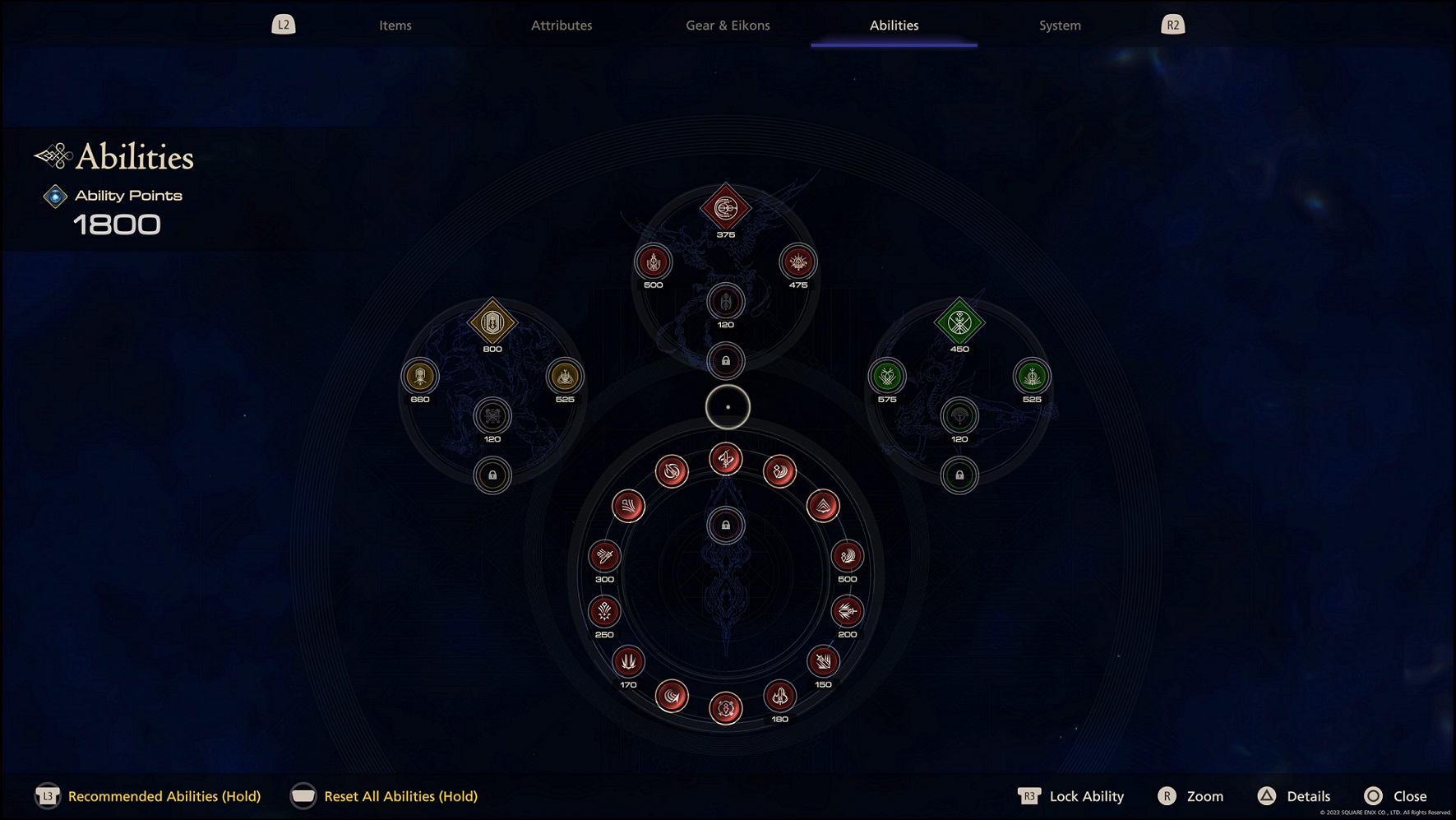Select the gold ability costing 660 points
Screen dimensions: 1456x820
click(420, 377)
